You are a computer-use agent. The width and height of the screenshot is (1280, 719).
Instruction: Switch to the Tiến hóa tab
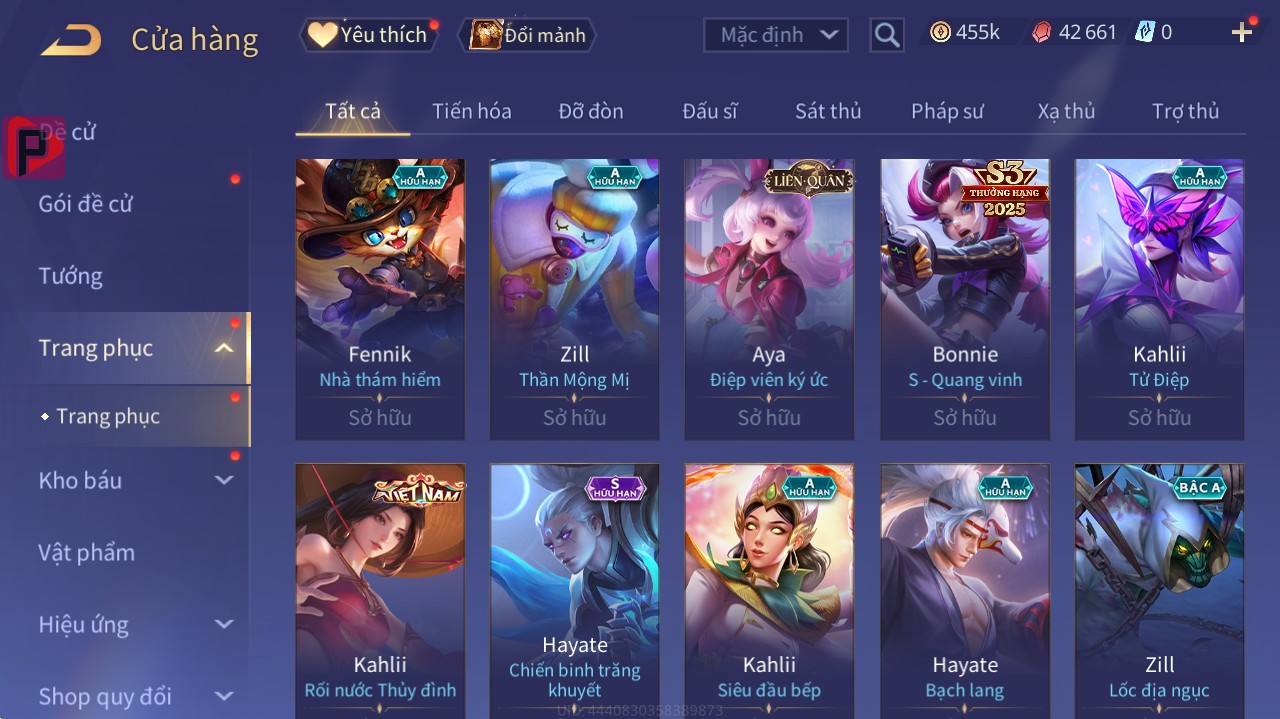pos(471,111)
